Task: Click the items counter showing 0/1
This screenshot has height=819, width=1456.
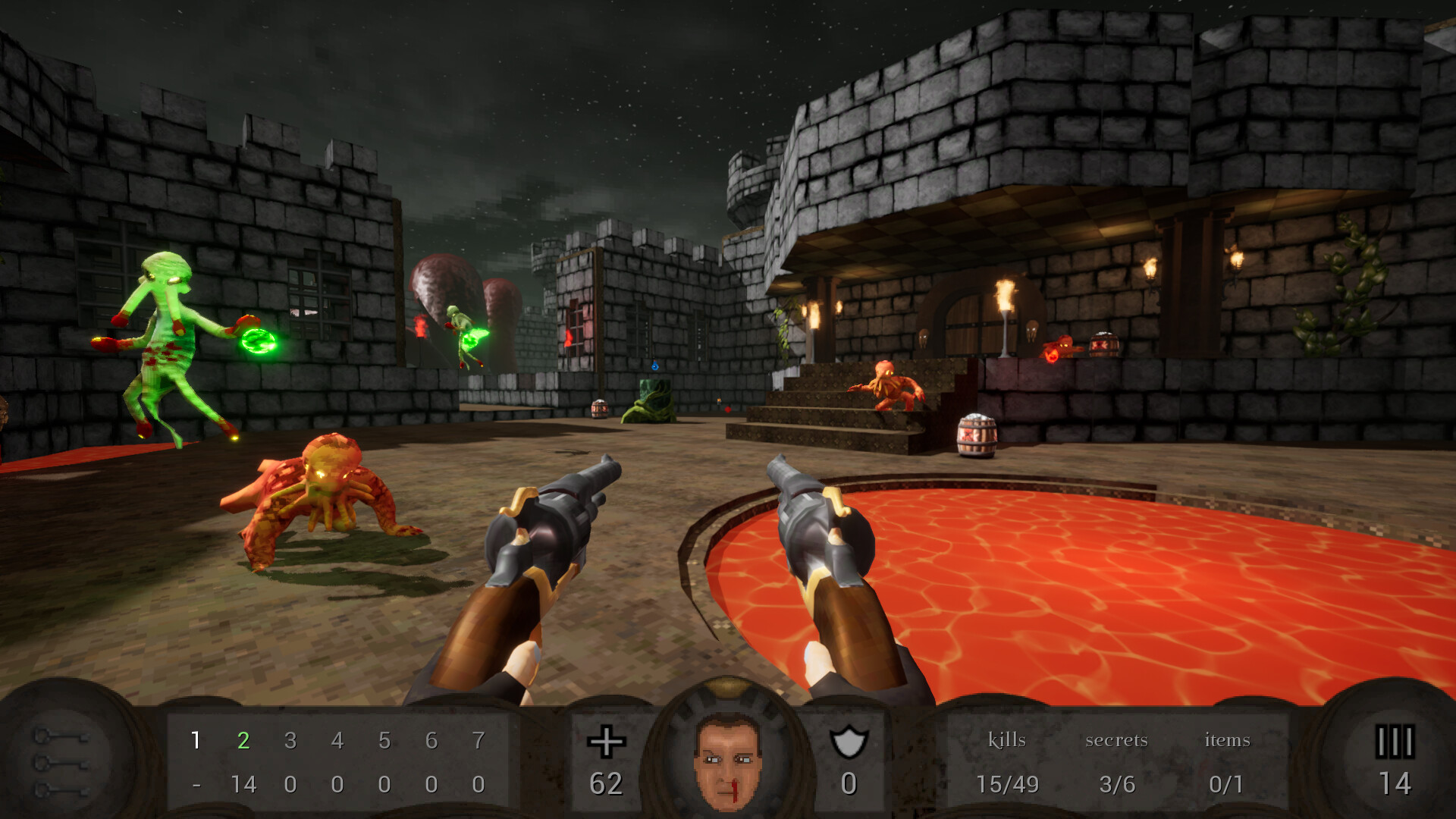Action: coord(1225,786)
